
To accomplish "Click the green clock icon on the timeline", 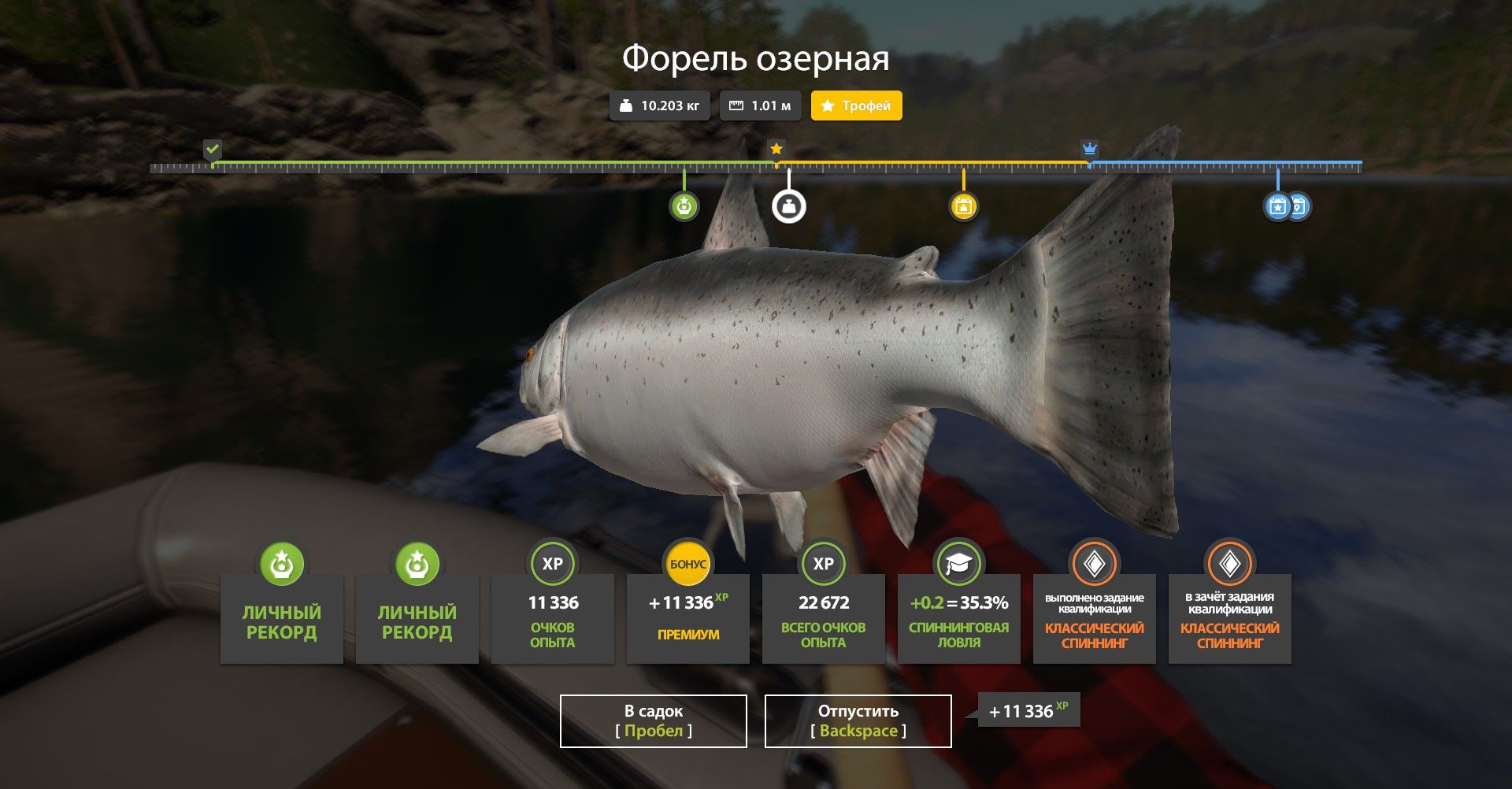I will pos(684,206).
